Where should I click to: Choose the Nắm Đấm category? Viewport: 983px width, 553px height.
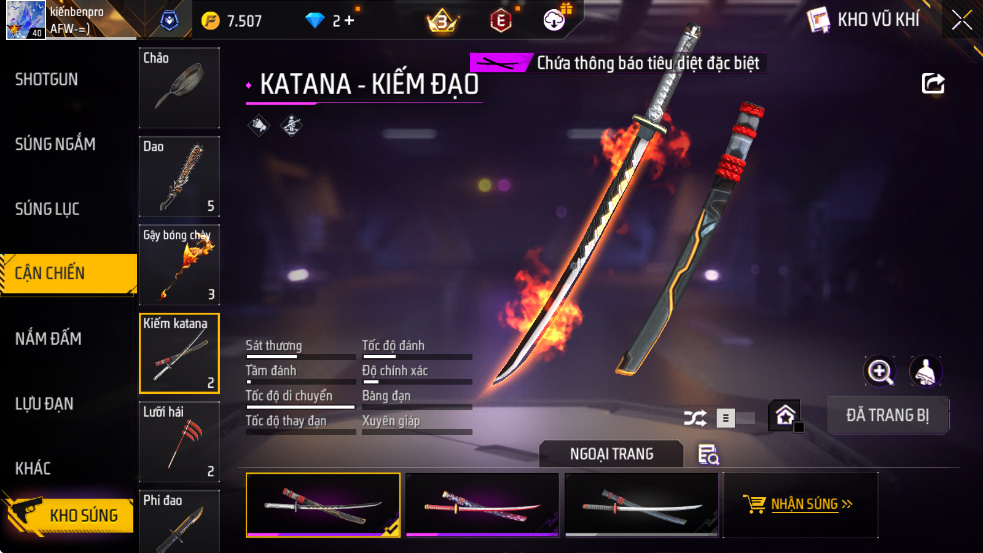pyautogui.click(x=48, y=339)
